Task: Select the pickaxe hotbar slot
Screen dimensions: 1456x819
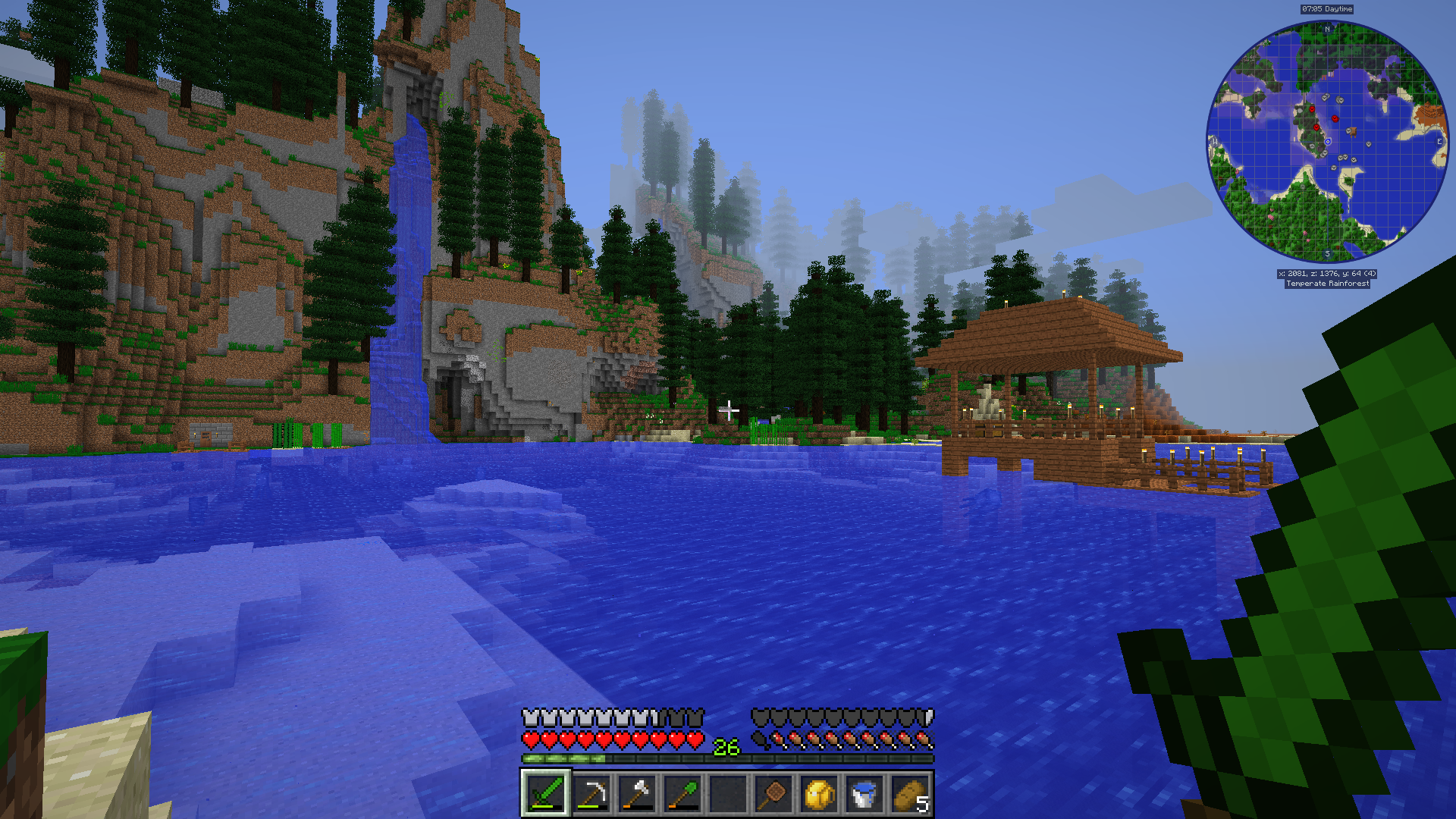Action: pyautogui.click(x=591, y=794)
